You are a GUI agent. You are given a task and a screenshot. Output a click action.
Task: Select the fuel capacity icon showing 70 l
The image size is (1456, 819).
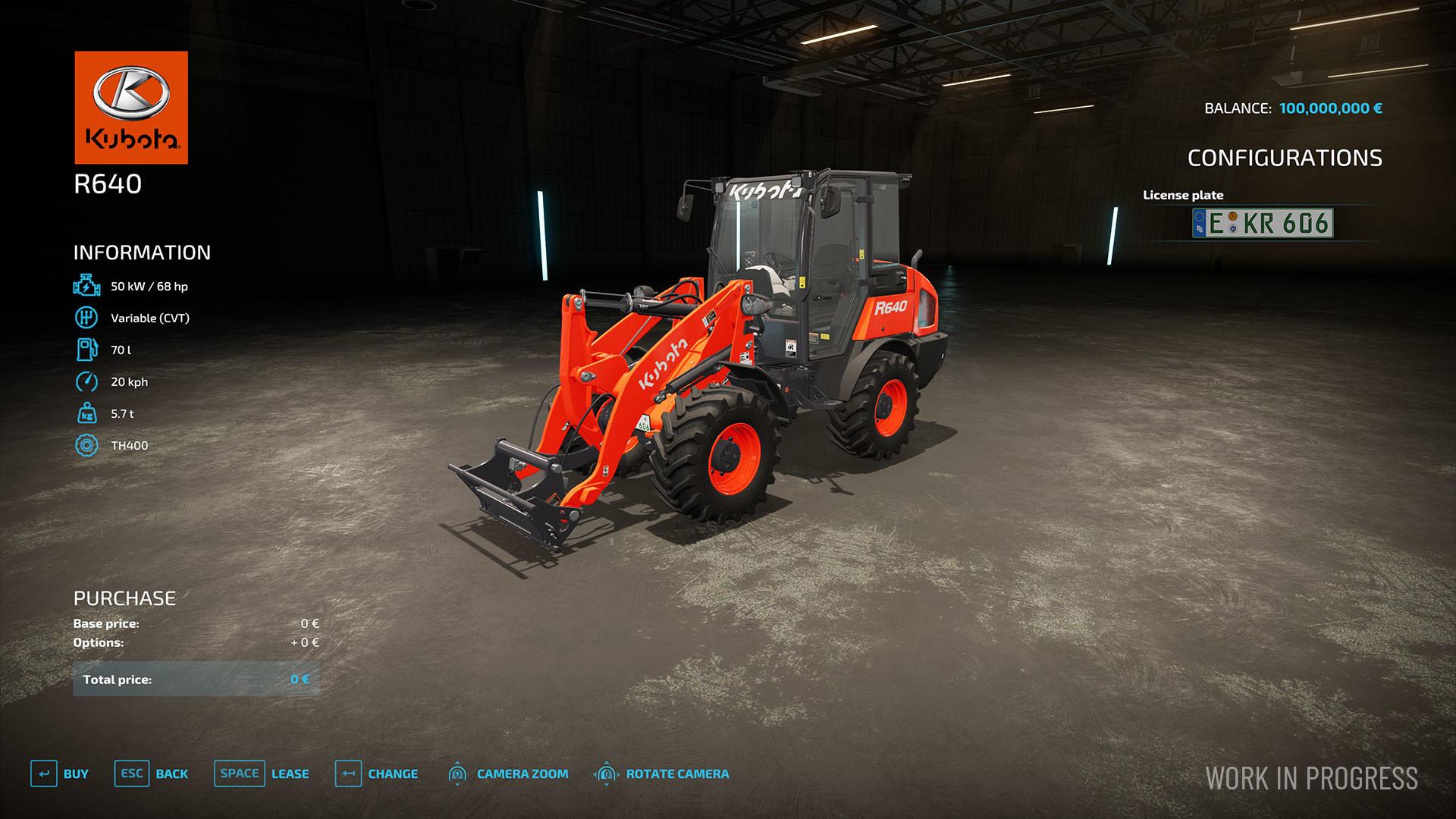coord(86,350)
